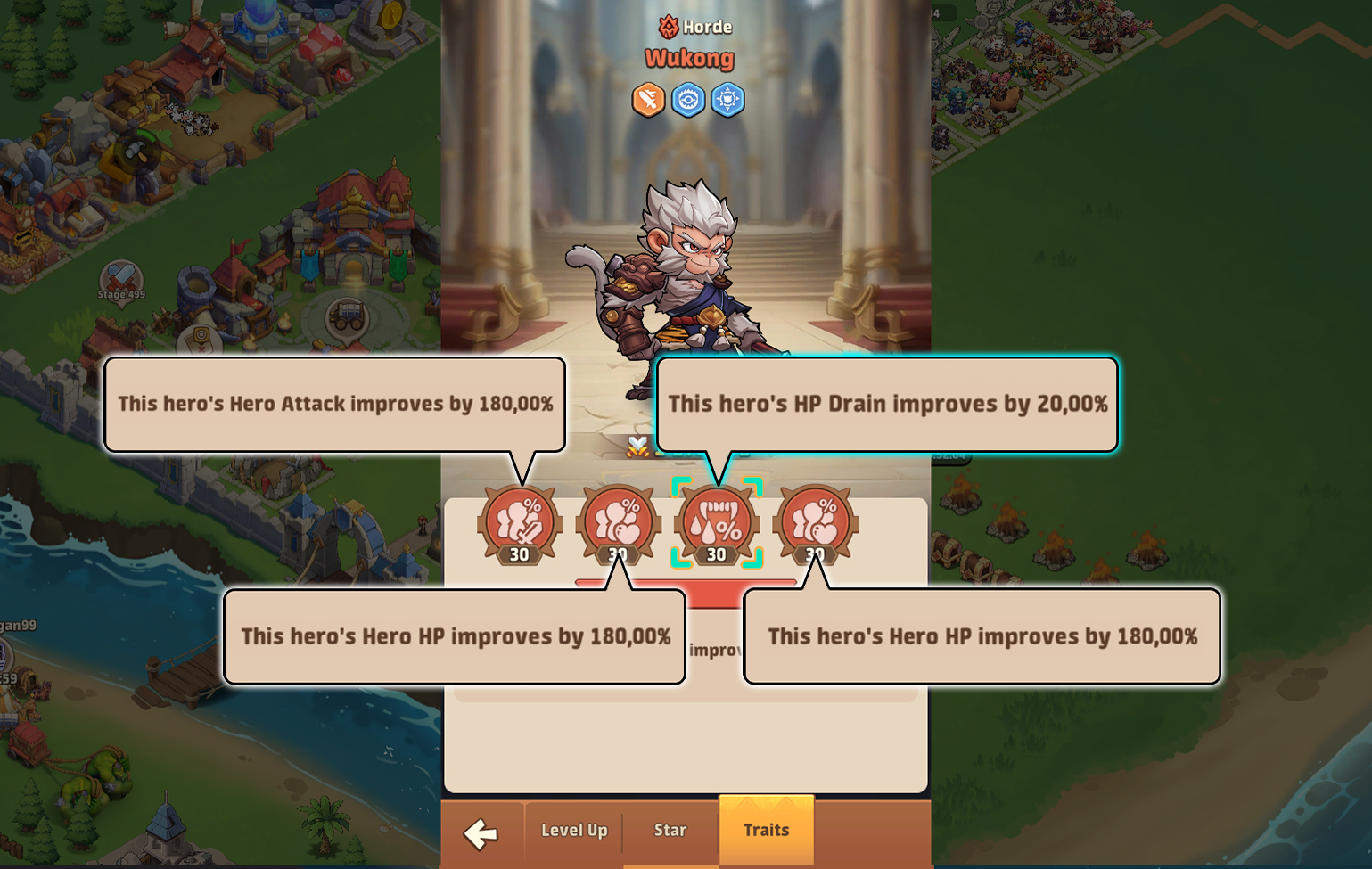The width and height of the screenshot is (1372, 869).
Task: Click the orange sword attack-type hexagon icon
Action: pos(648,100)
